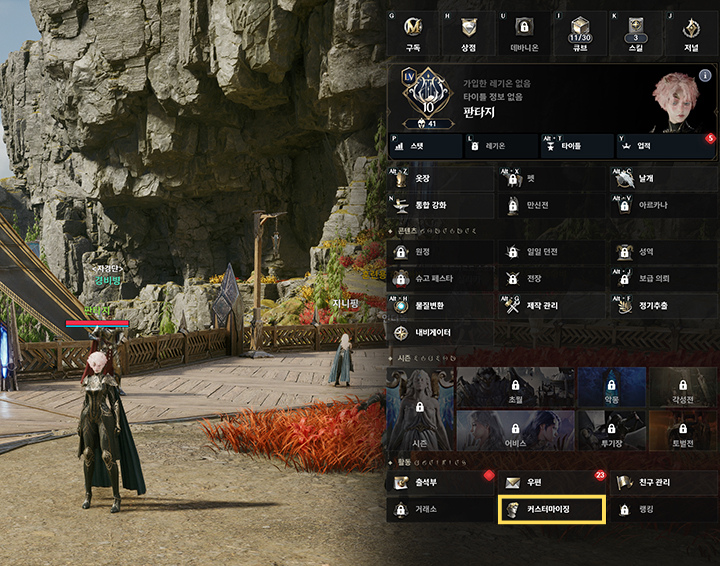Click the info button on character card
Image resolution: width=720 pixels, height=566 pixels.
click(x=706, y=75)
